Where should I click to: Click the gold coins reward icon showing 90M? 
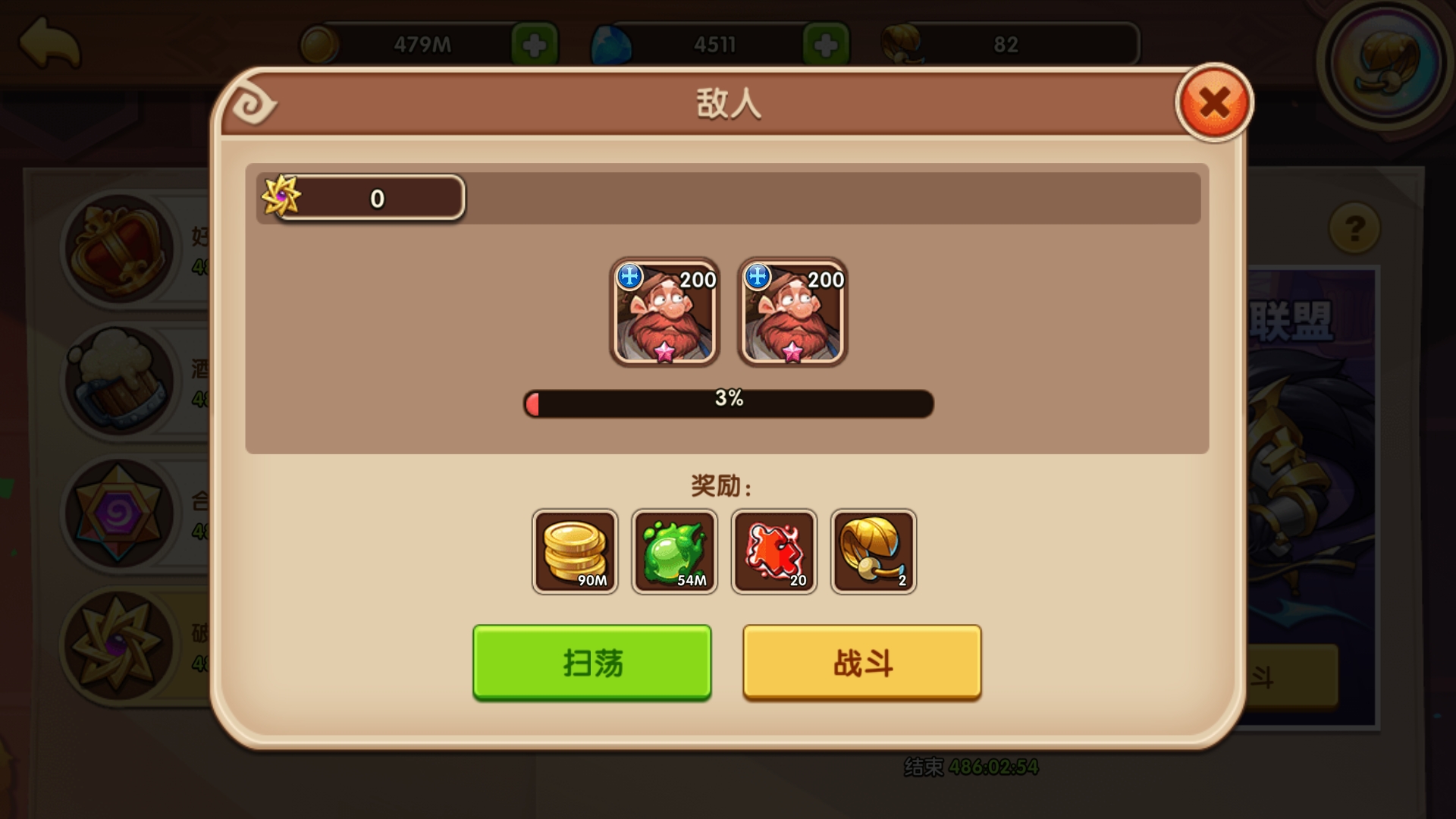[x=575, y=551]
